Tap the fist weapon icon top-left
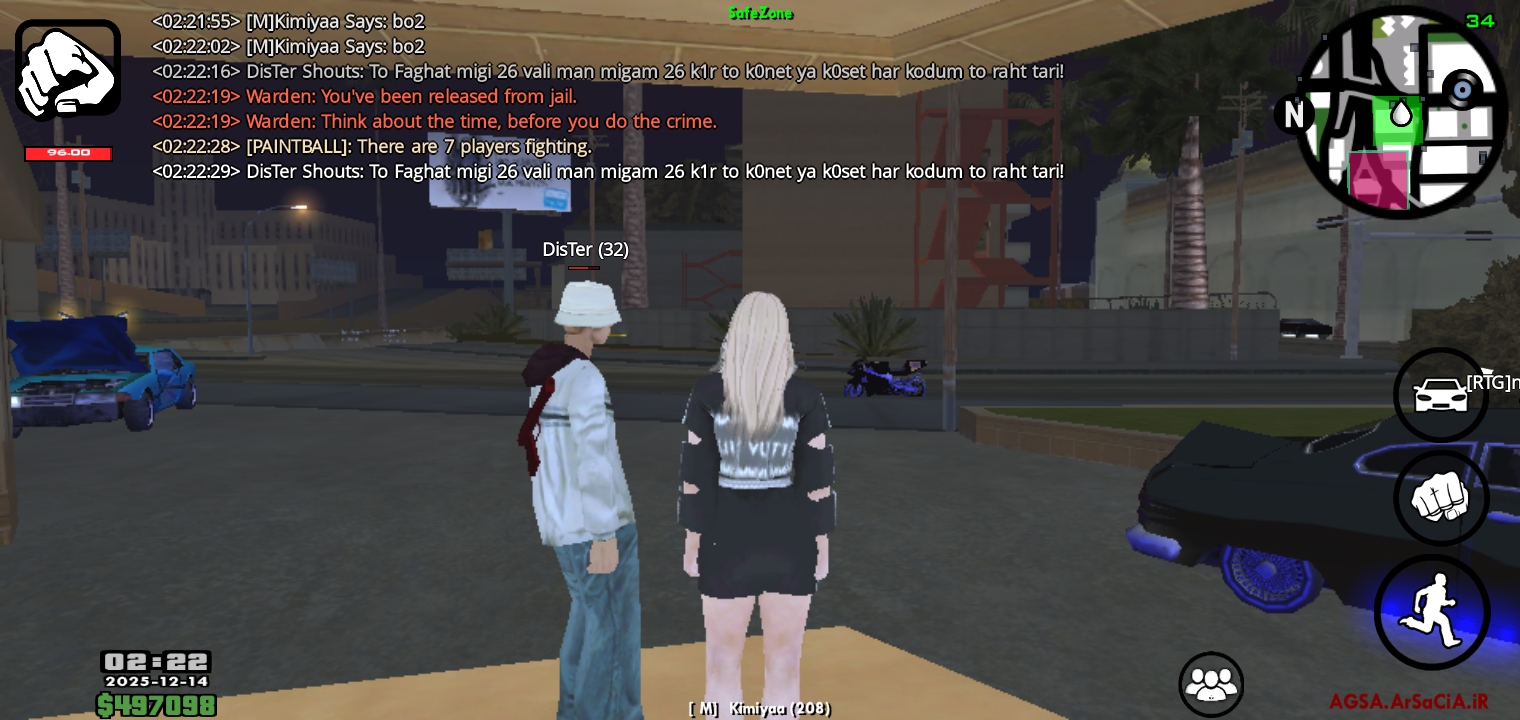This screenshot has height=720, width=1520. click(x=67, y=67)
